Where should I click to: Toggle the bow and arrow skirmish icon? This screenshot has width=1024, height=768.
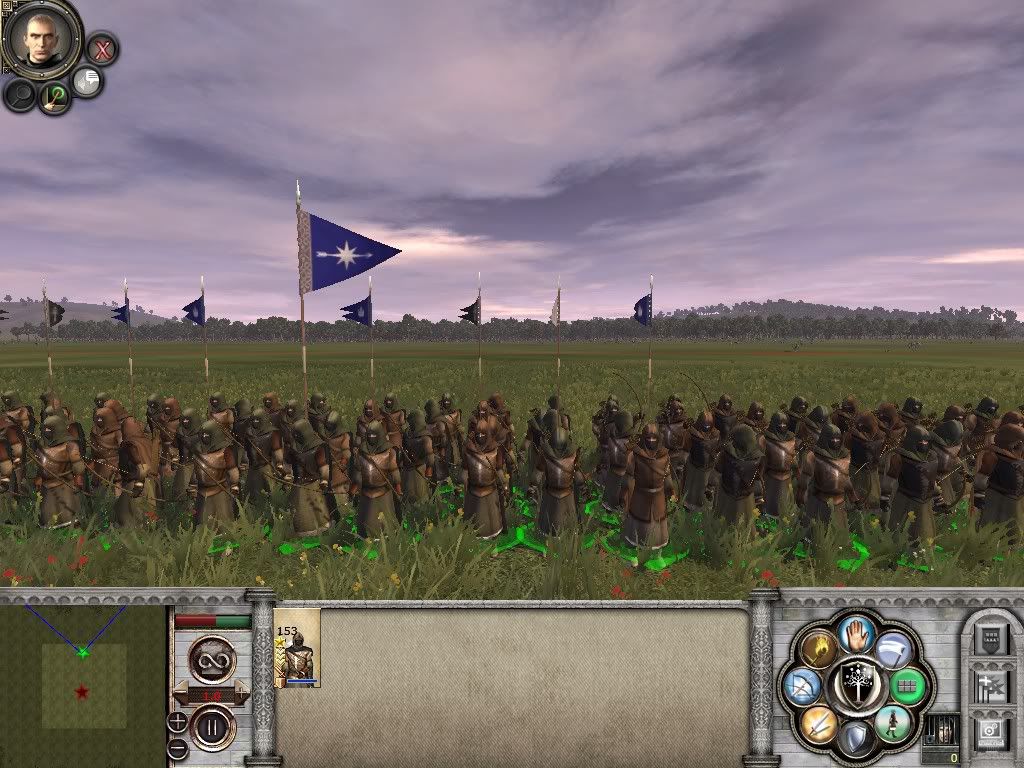(803, 687)
